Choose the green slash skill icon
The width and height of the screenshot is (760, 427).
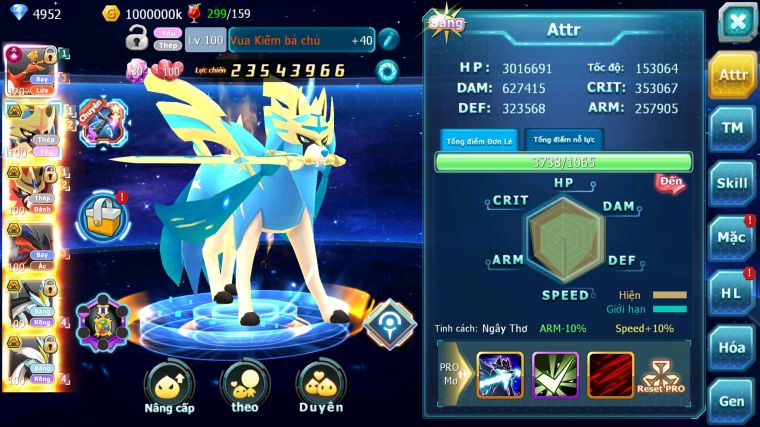pos(555,375)
